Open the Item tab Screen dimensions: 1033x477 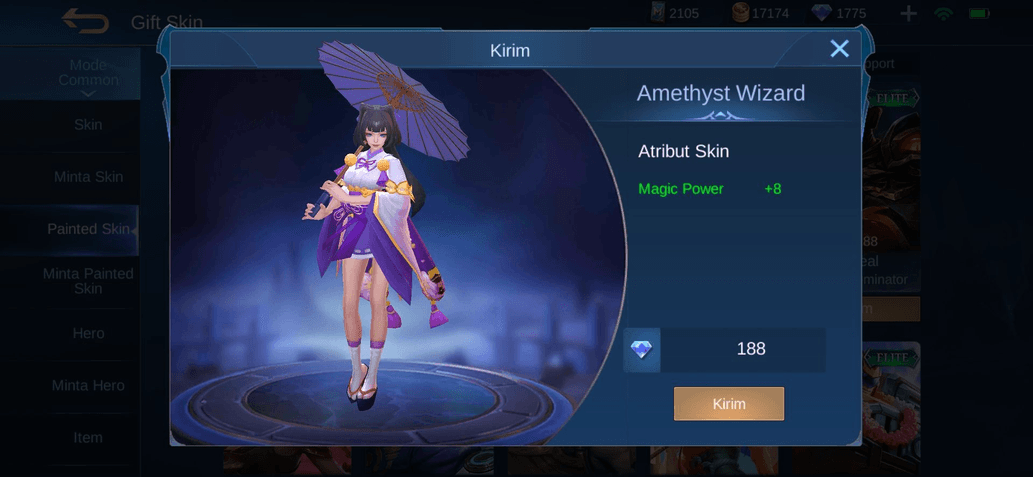(x=88, y=437)
